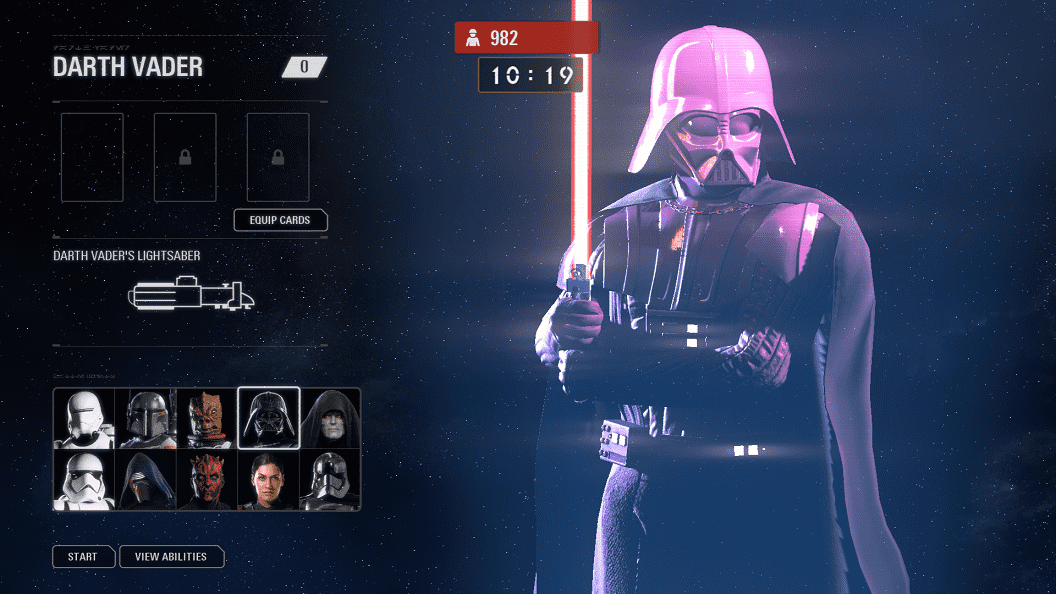
Task: Choose the hooded Emperor Palpatine portrait
Action: tap(330, 418)
